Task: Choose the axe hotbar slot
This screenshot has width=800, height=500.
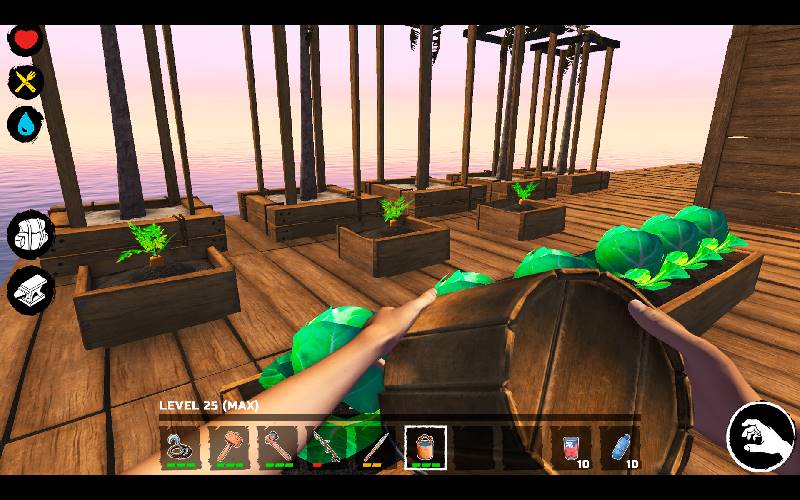Action: [x=278, y=446]
